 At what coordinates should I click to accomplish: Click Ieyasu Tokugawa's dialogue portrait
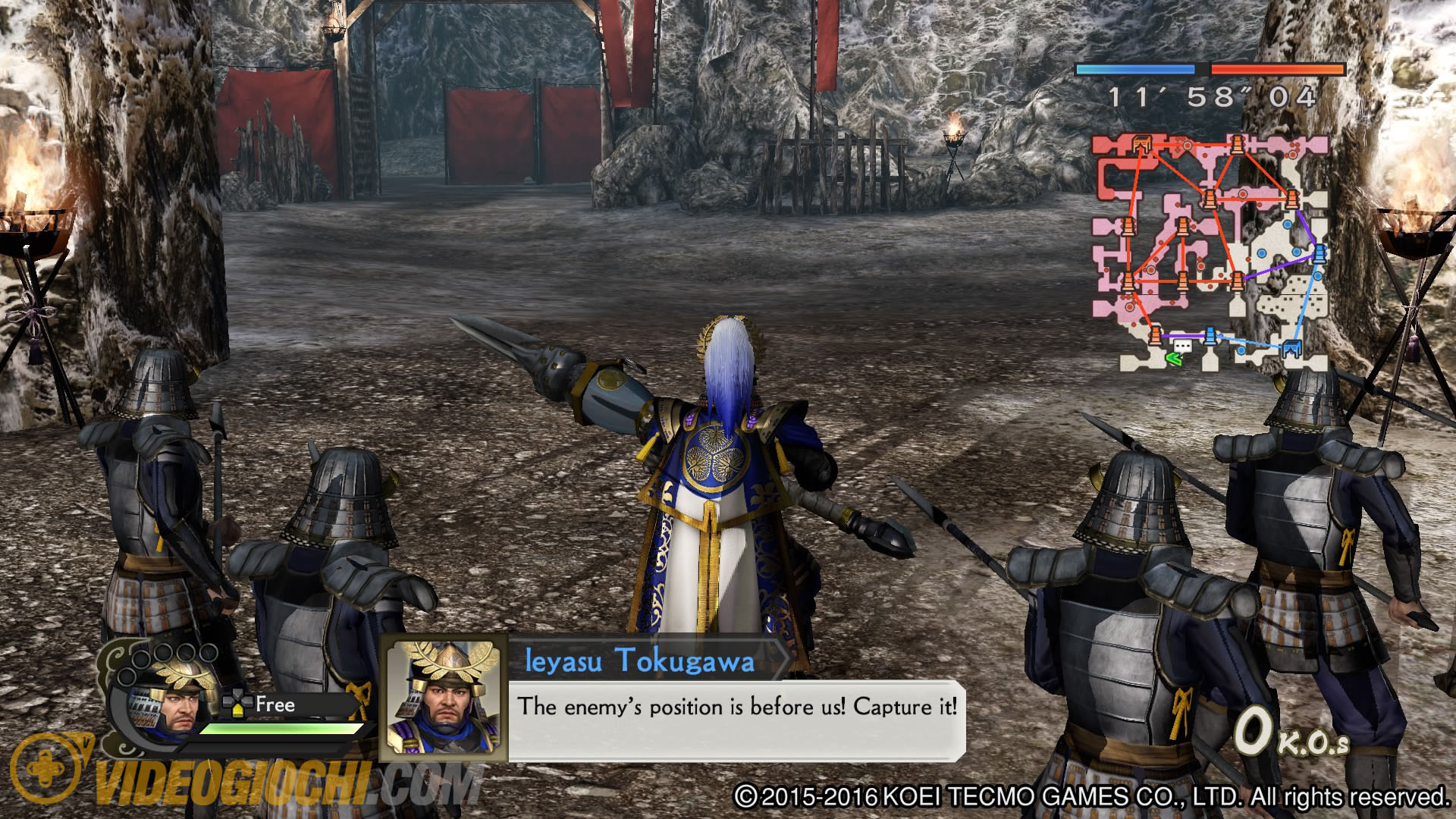444,699
